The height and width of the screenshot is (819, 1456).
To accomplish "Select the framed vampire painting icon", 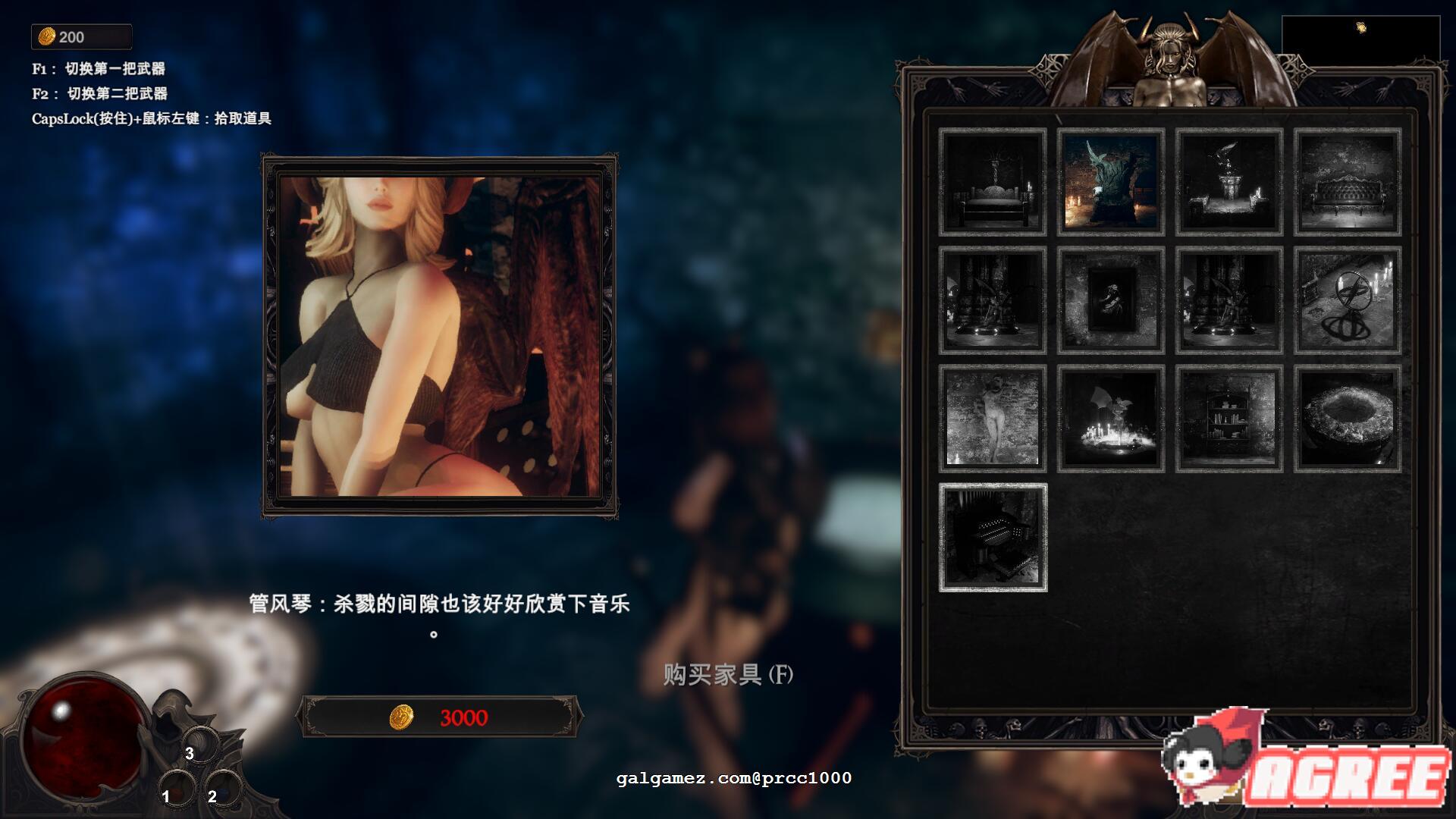I will point(1109,300).
